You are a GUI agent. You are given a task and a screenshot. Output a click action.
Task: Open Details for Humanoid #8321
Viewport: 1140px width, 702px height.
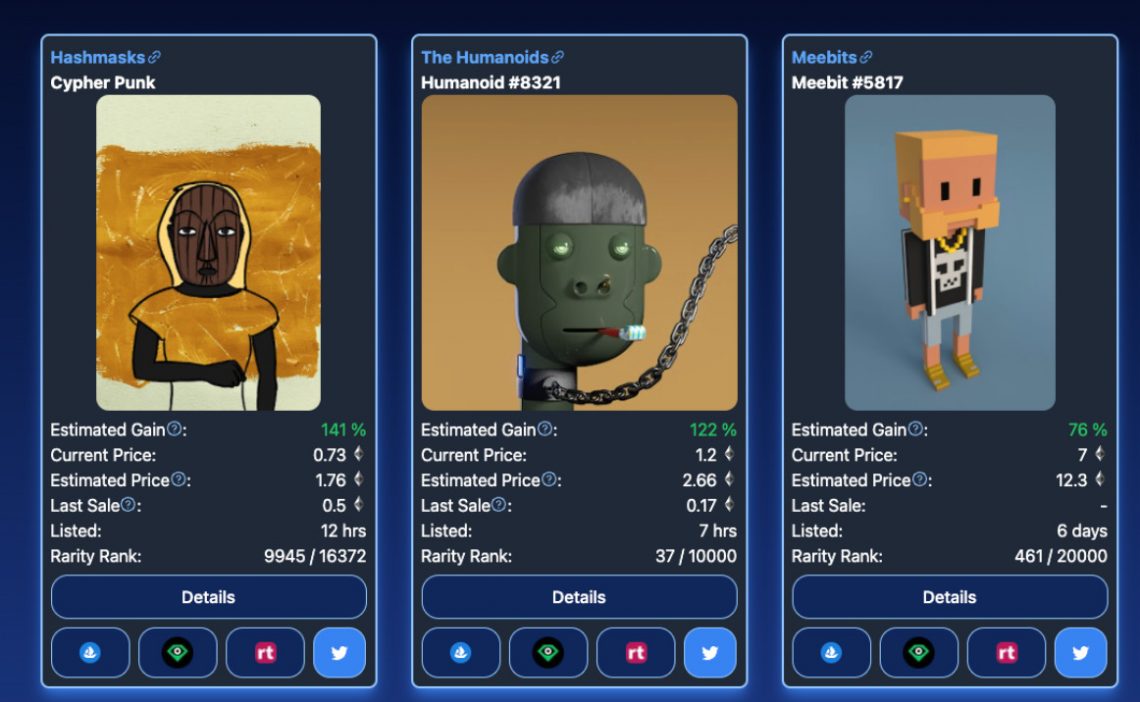(x=579, y=597)
